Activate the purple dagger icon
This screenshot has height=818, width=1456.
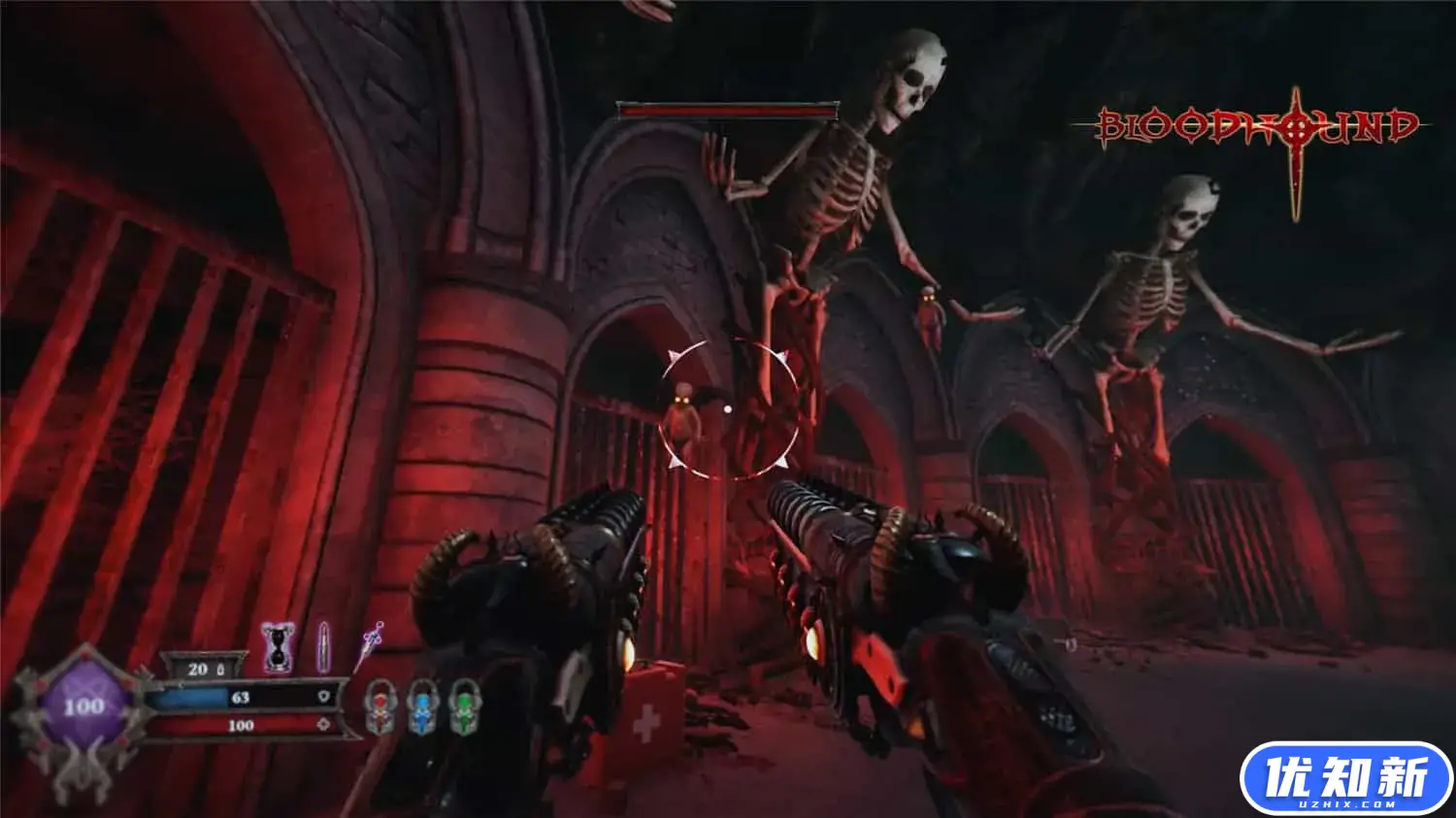[370, 645]
